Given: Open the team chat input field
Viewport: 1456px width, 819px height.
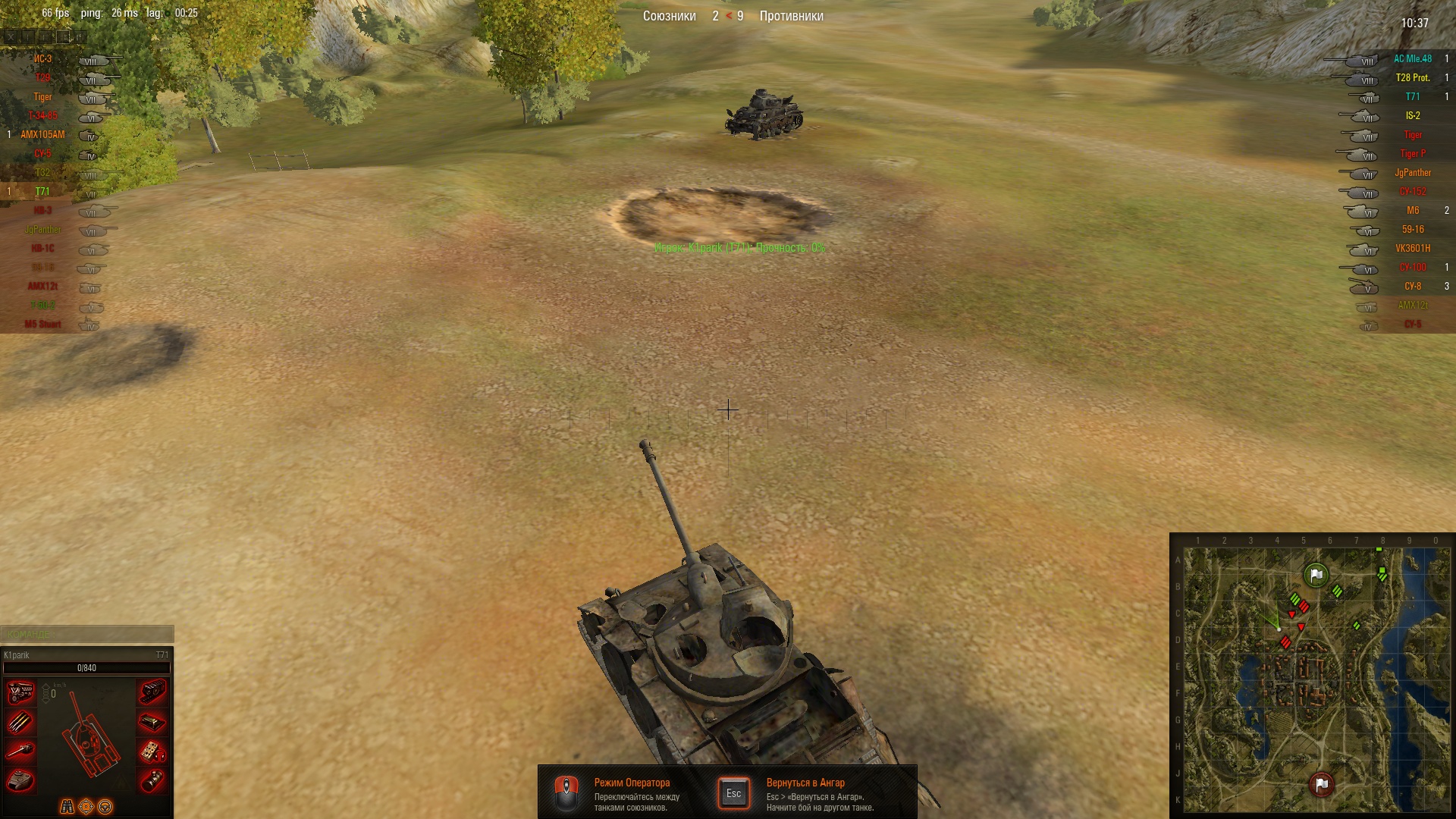Looking at the screenshot, I should 87,634.
